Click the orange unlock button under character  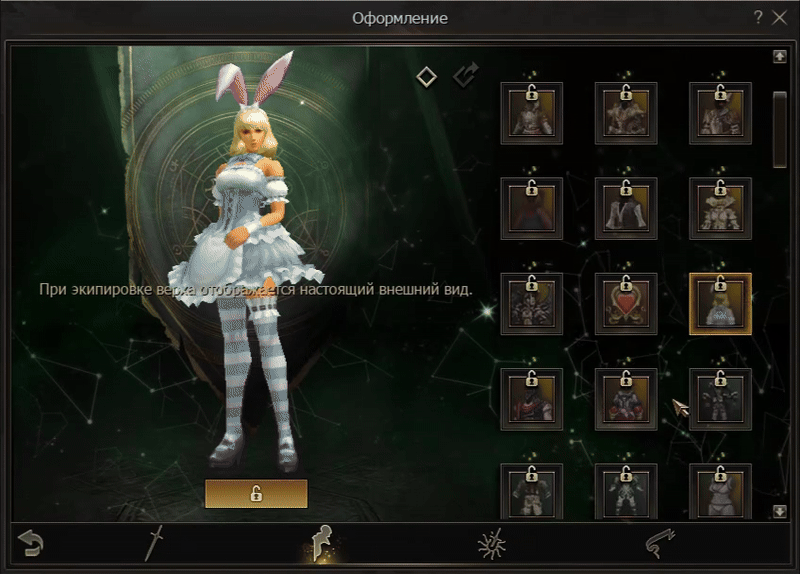pyautogui.click(x=256, y=494)
